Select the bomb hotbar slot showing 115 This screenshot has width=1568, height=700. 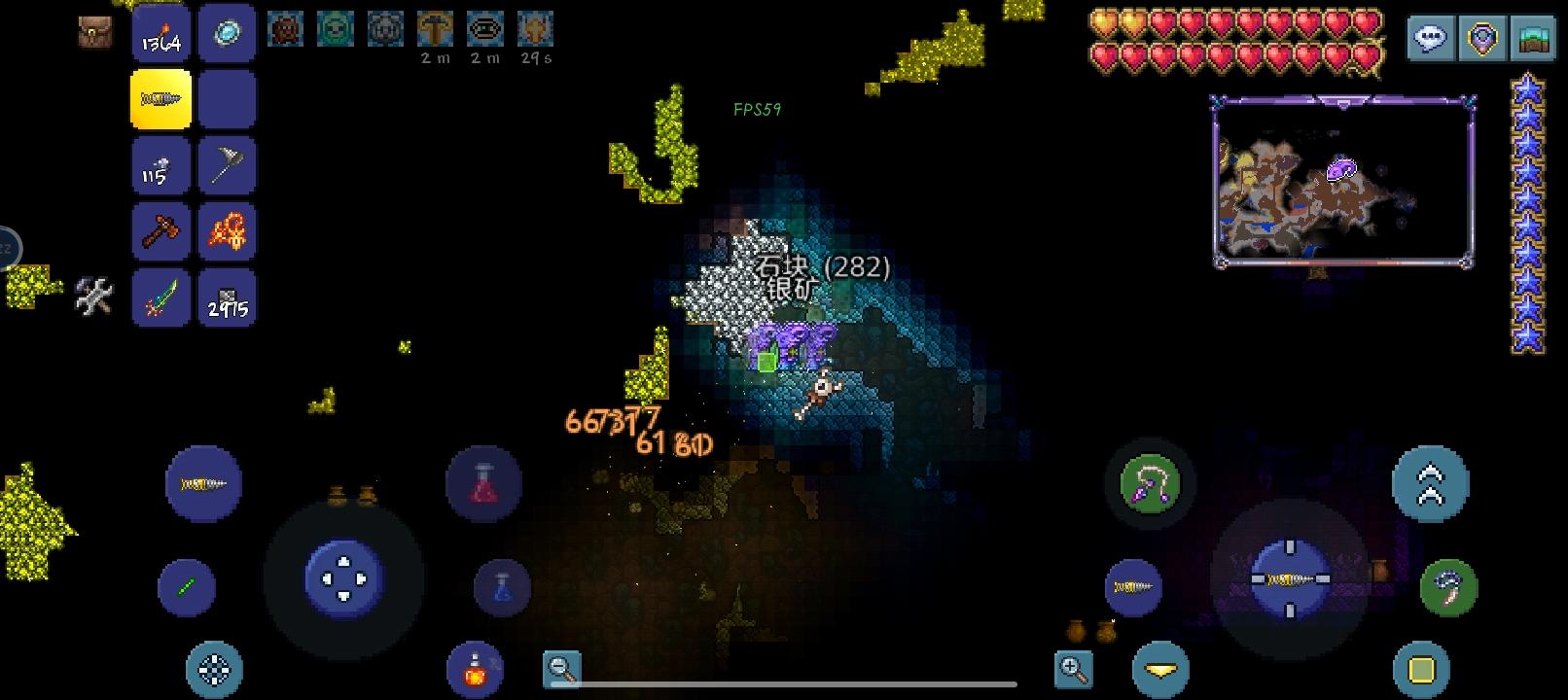pos(160,165)
